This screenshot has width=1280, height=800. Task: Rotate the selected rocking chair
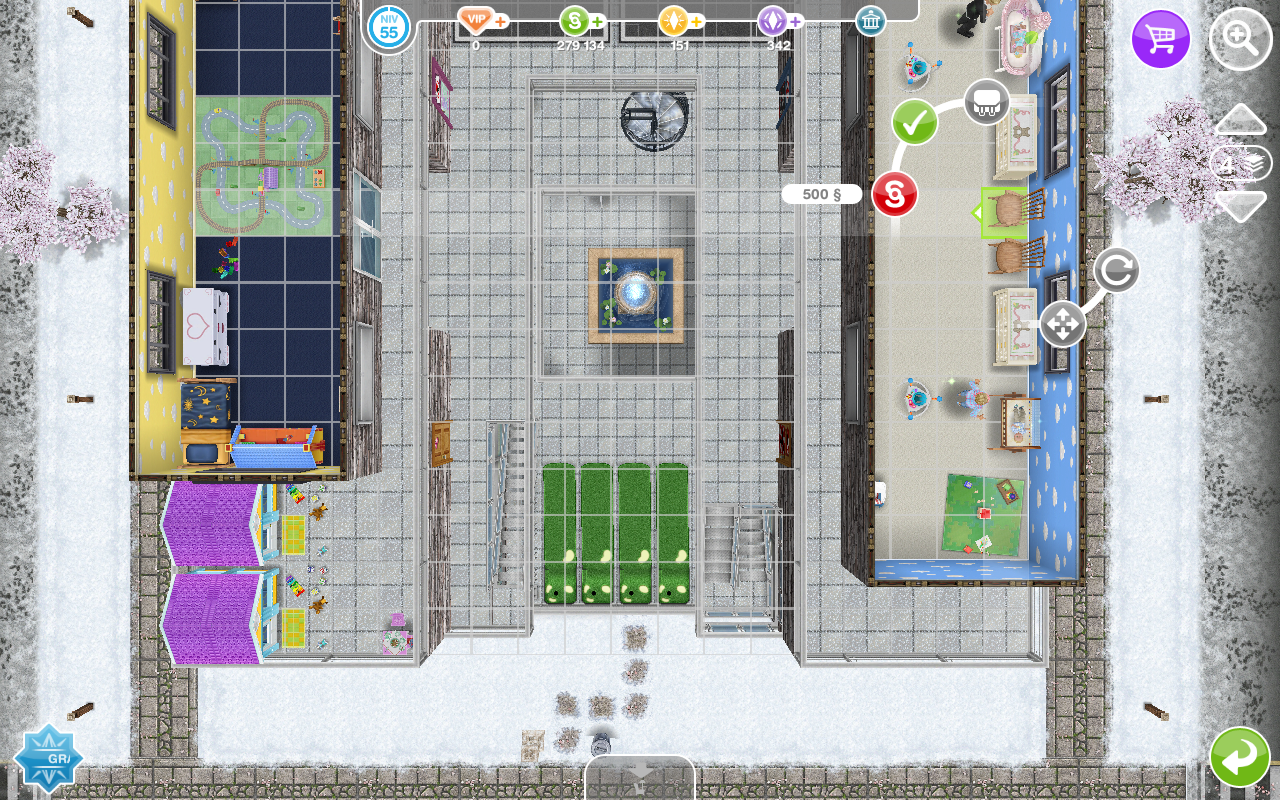click(1116, 270)
